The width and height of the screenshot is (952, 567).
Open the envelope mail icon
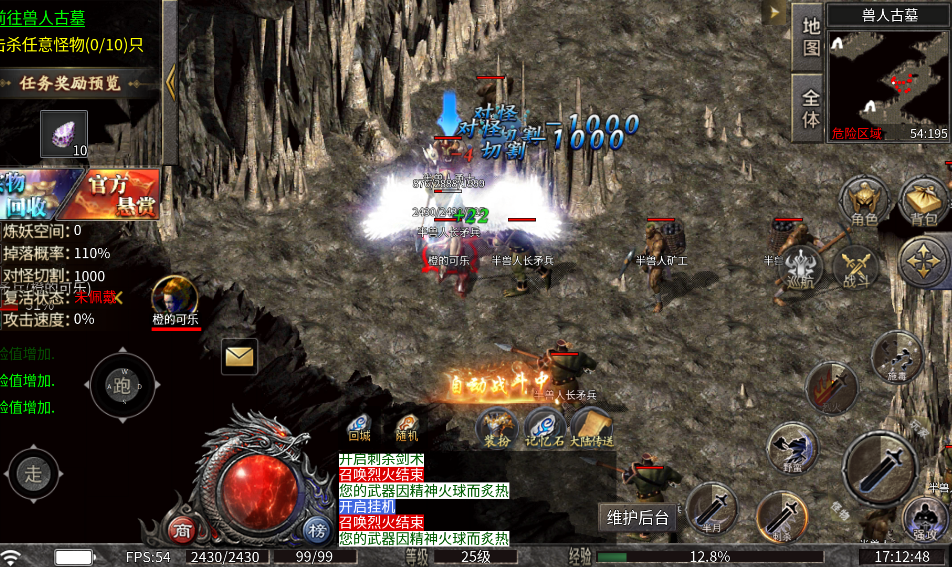pyautogui.click(x=239, y=355)
